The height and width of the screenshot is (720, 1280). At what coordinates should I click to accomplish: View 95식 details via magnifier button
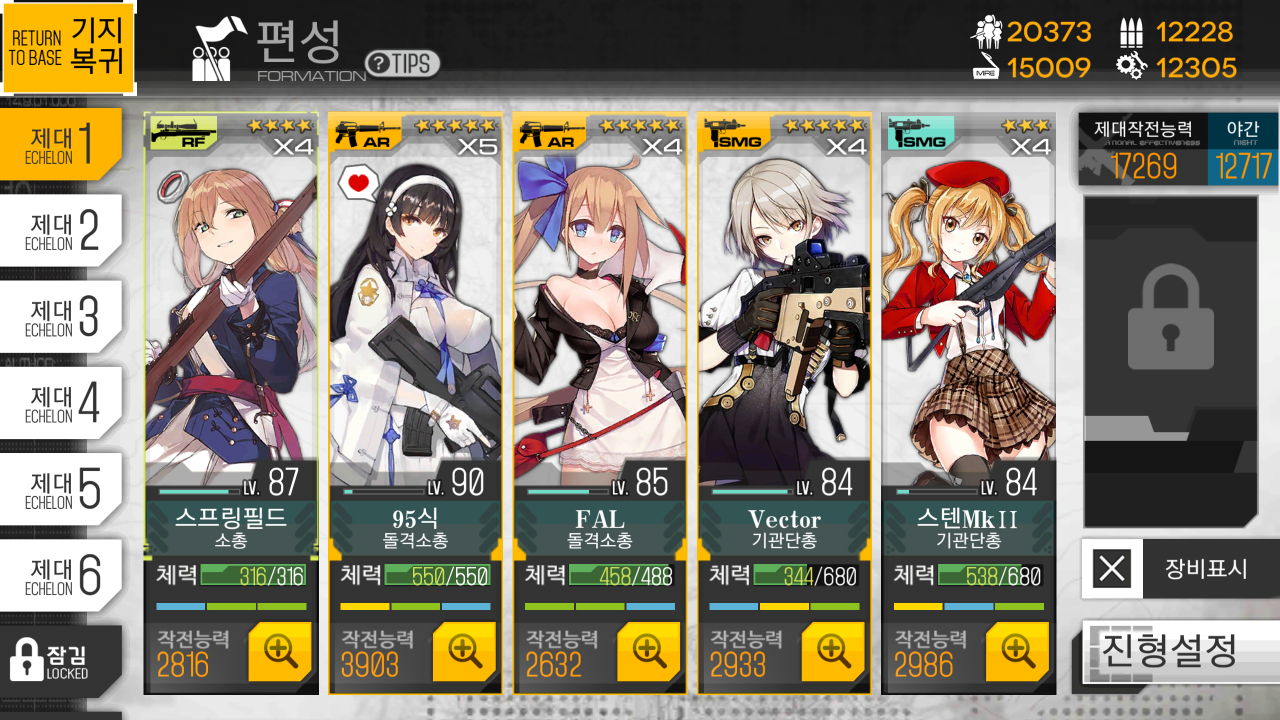click(x=464, y=651)
